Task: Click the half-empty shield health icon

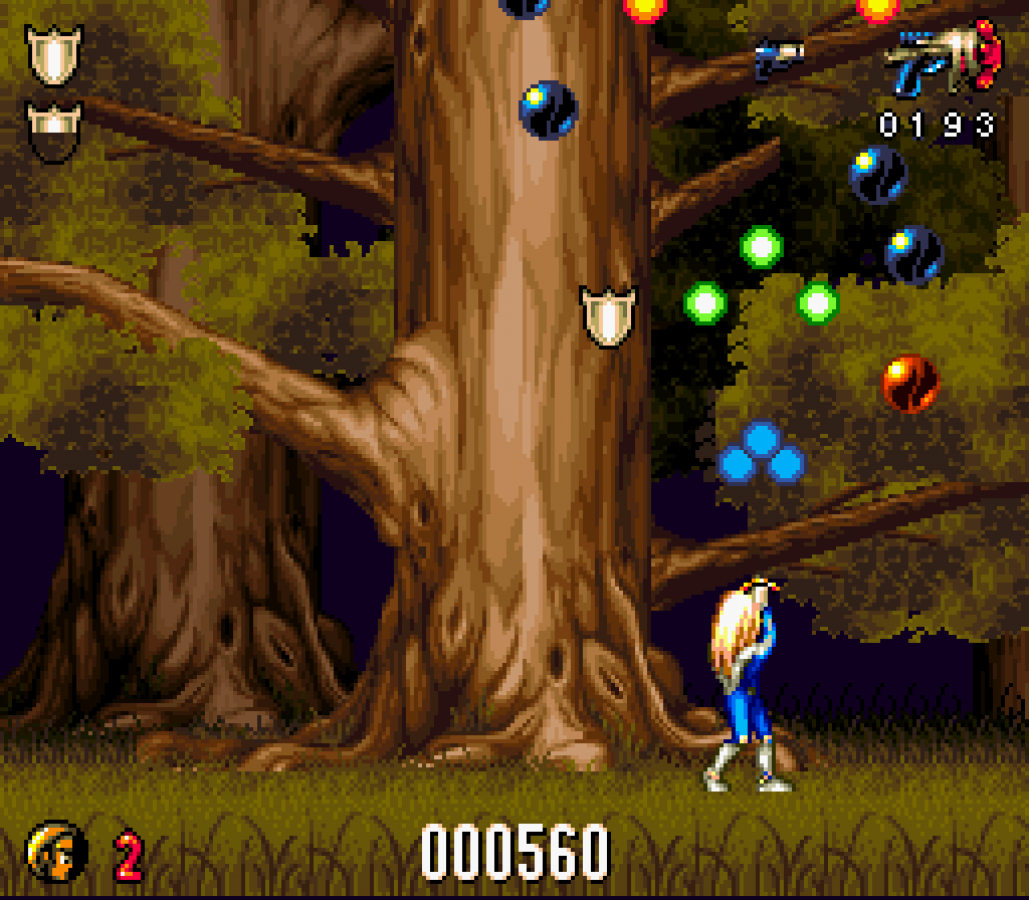Action: (54, 131)
